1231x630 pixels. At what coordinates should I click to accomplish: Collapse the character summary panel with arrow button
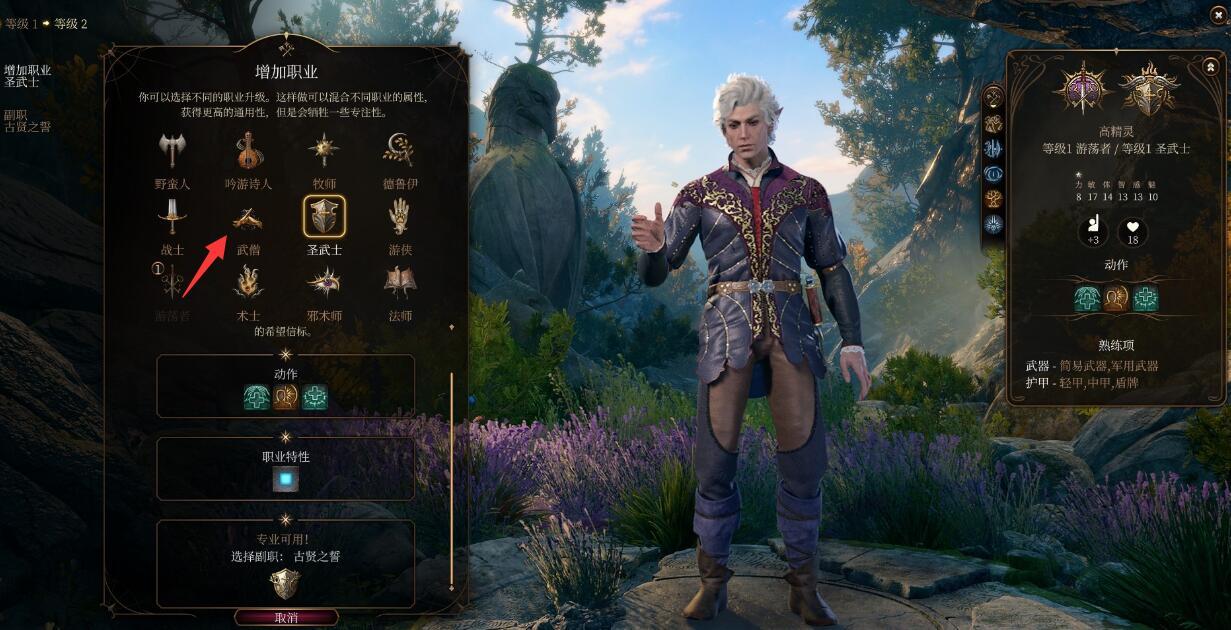(x=1210, y=67)
